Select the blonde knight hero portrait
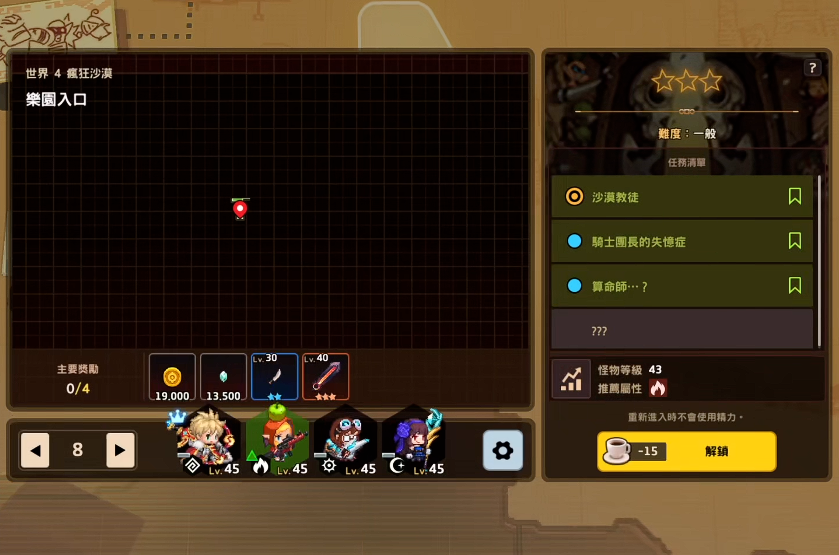Screen dimensions: 839x555 [208, 441]
